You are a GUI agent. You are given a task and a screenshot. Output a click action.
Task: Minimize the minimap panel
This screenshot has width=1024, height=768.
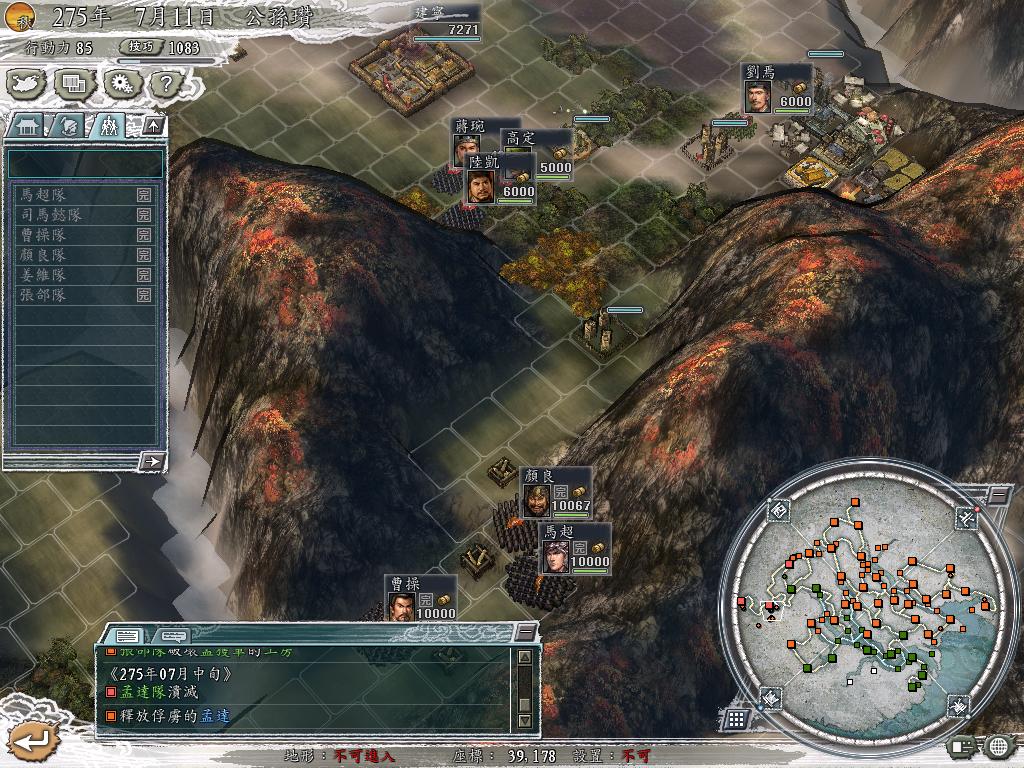click(998, 494)
